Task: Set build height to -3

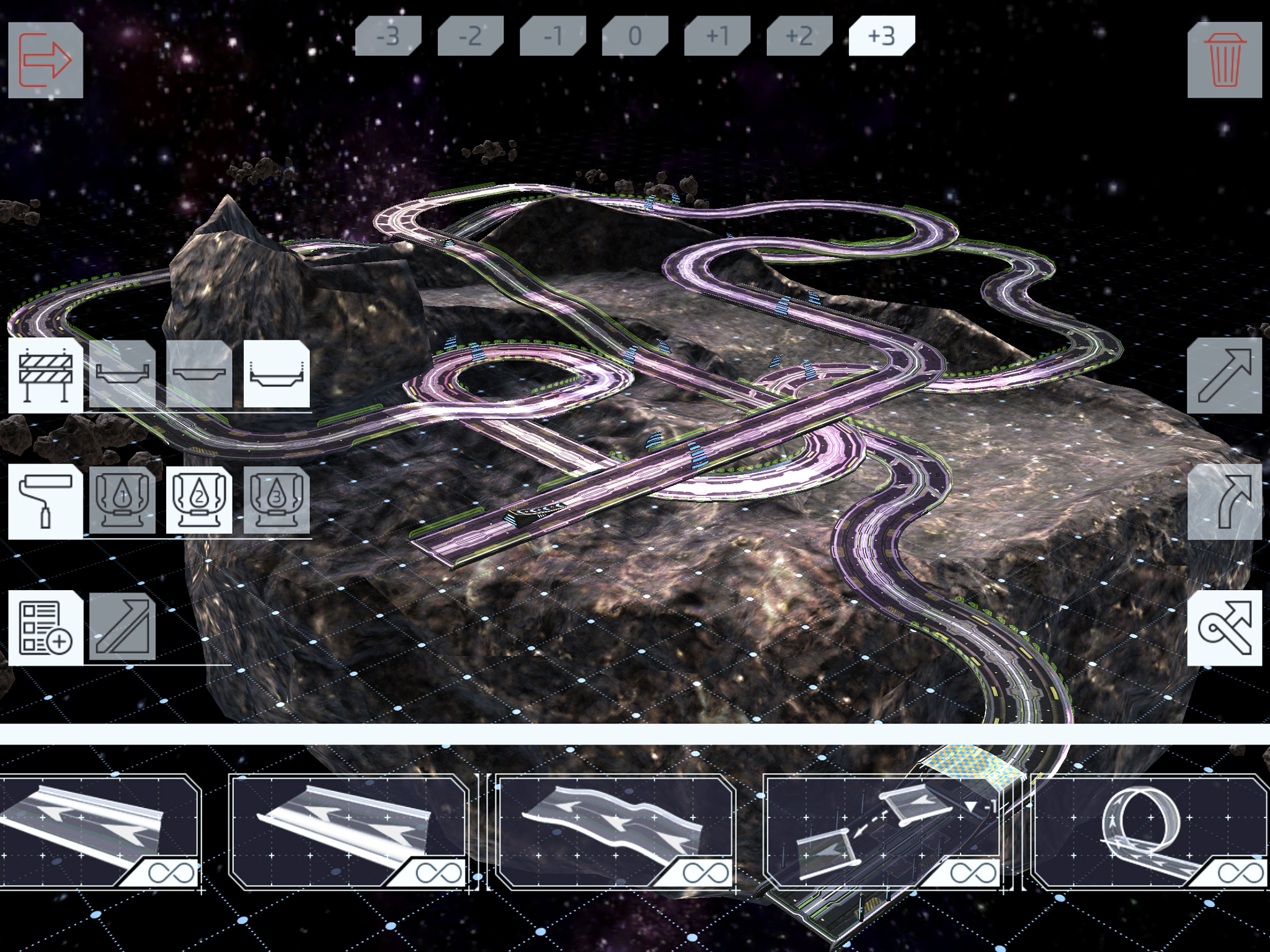Action: (388, 37)
